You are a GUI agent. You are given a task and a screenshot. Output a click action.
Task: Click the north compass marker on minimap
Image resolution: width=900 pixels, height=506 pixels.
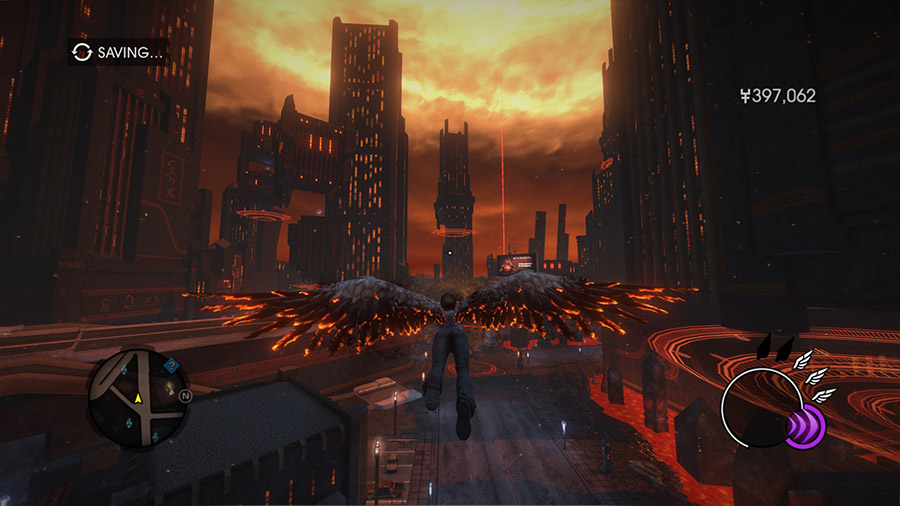tap(185, 396)
